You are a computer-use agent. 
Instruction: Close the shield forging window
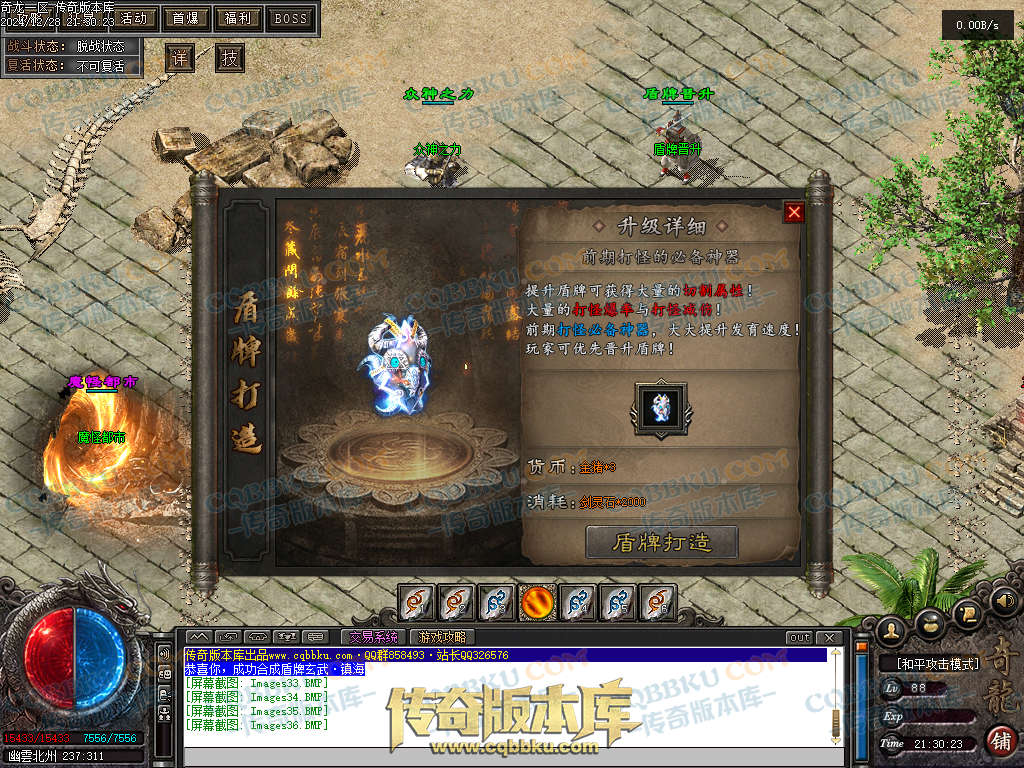click(x=794, y=212)
